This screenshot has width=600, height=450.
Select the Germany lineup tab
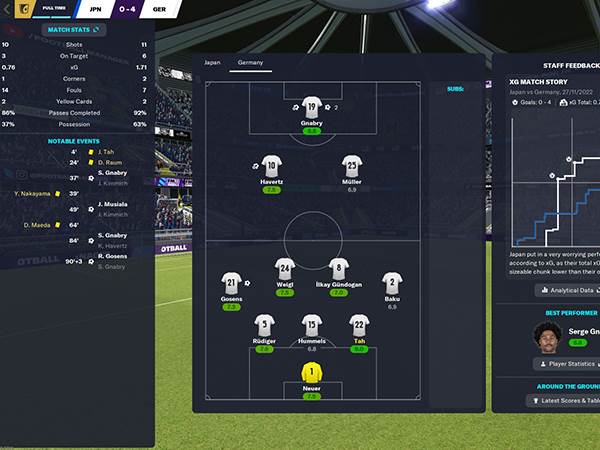click(249, 62)
